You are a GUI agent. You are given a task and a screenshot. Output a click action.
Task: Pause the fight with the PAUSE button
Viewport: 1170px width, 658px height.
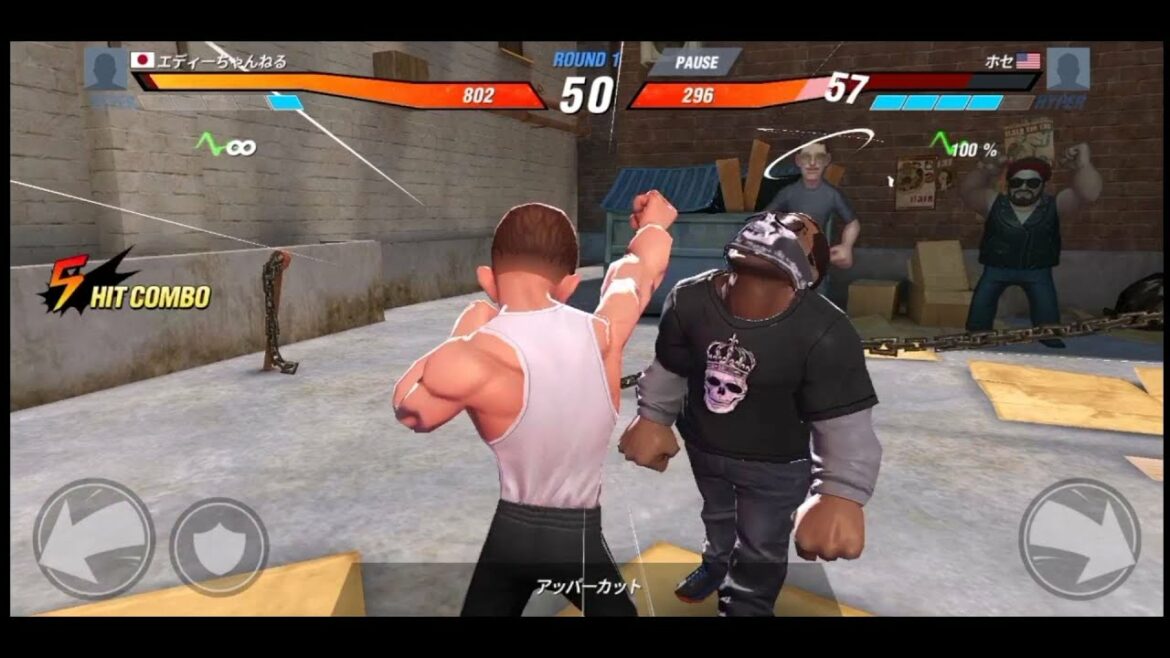[696, 62]
